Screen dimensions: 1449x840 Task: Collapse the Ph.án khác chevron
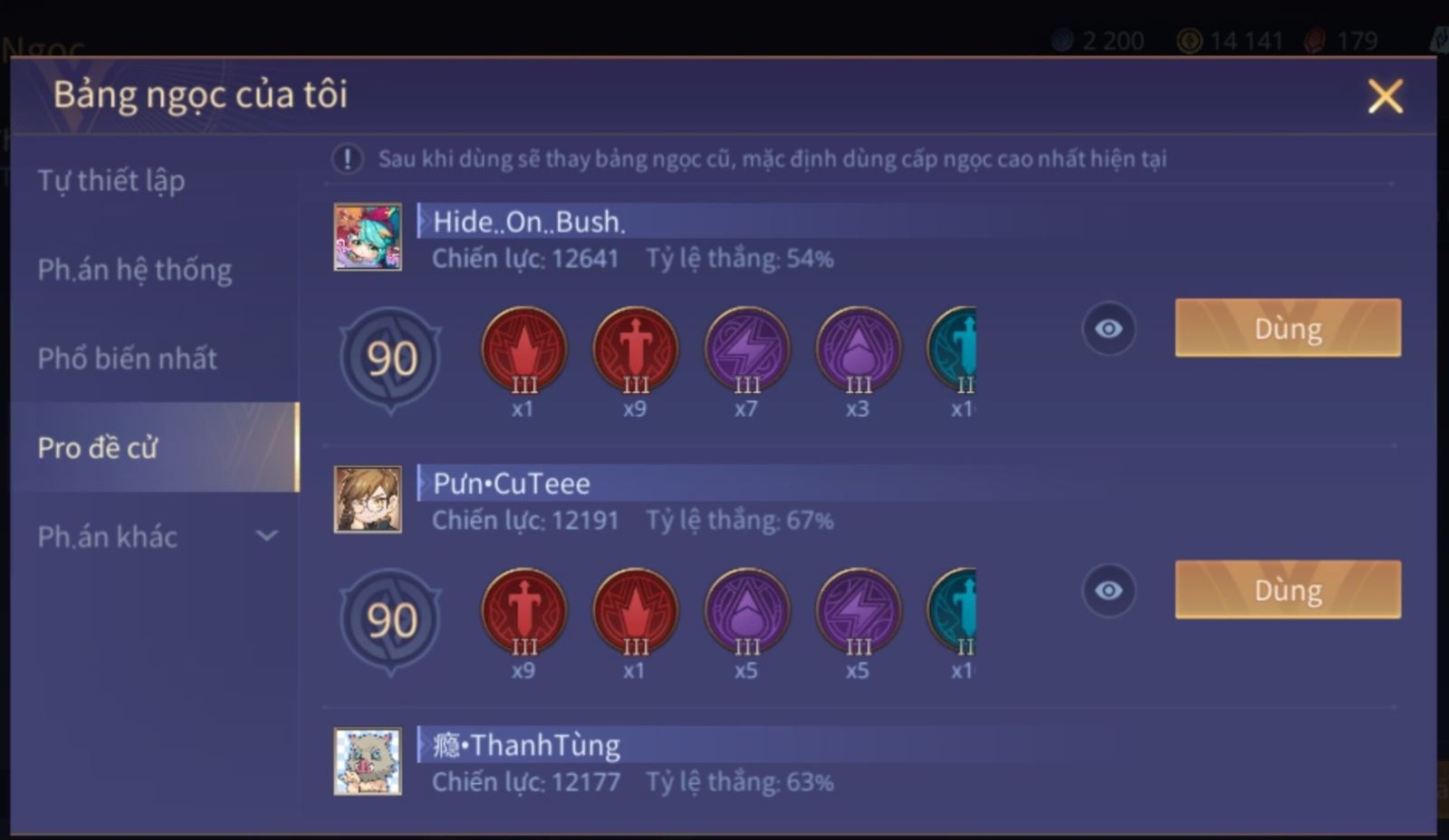pyautogui.click(x=267, y=537)
